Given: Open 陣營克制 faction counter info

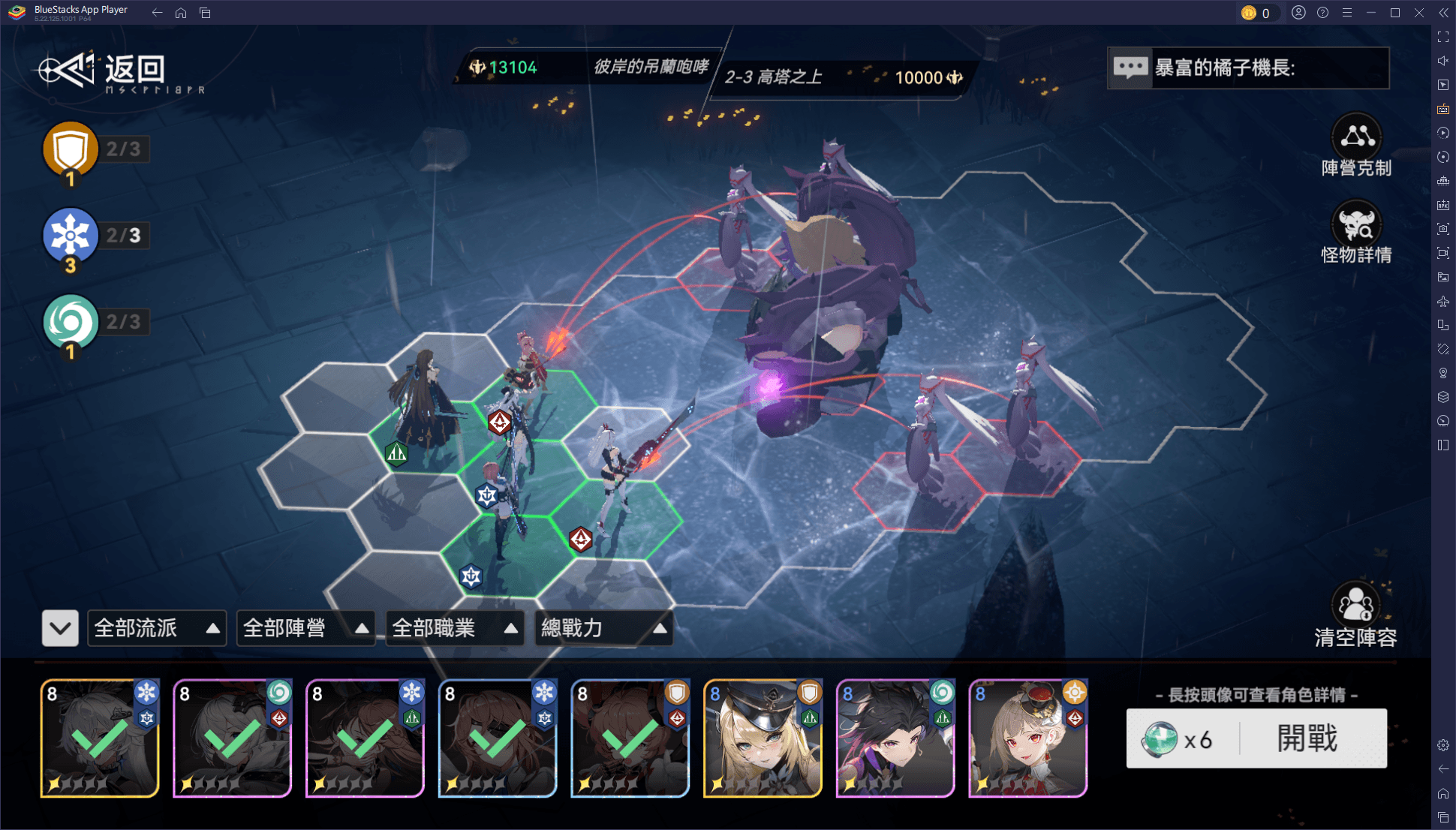Looking at the screenshot, I should click(x=1356, y=146).
